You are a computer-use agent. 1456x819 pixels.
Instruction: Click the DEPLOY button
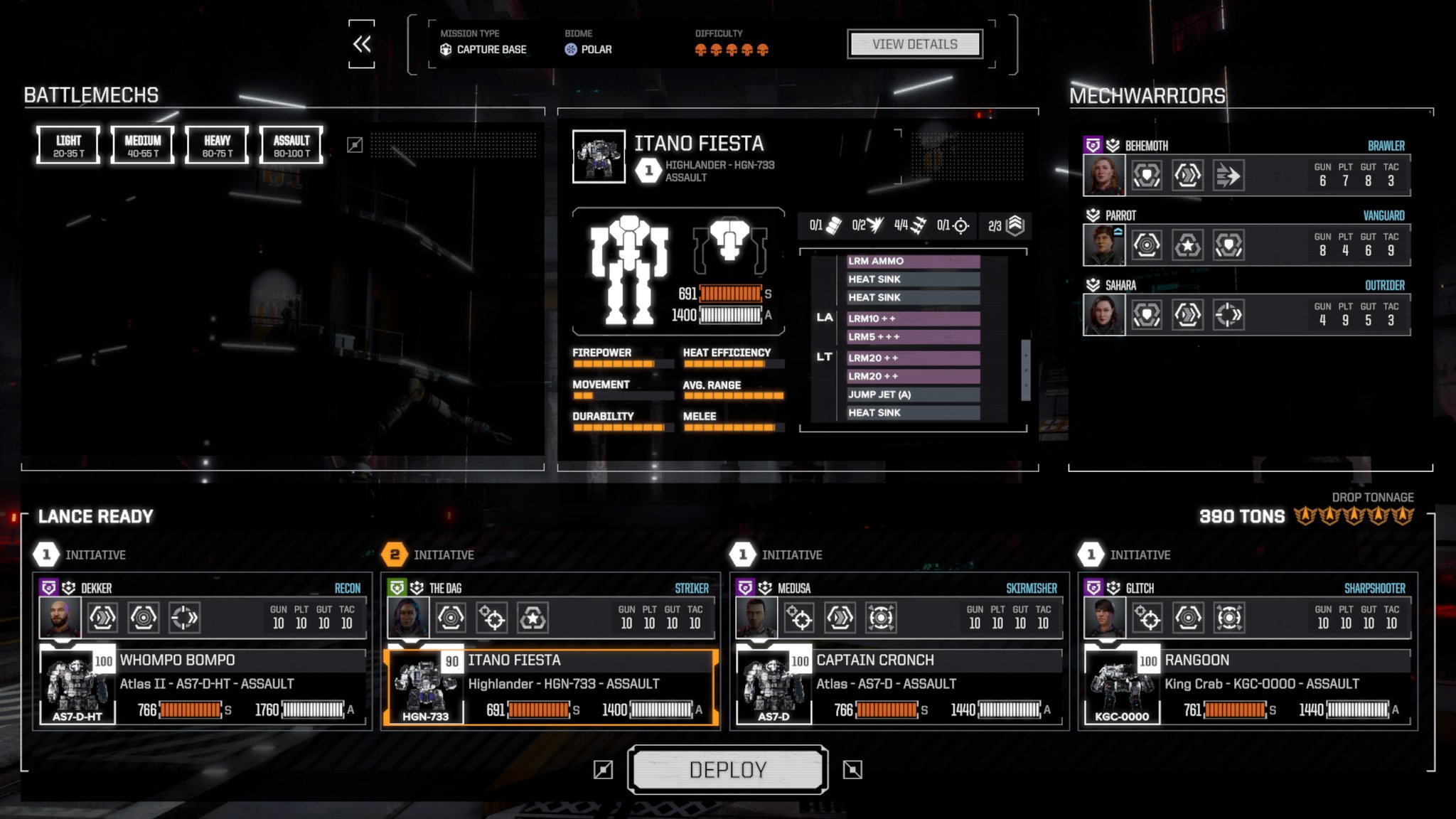pos(727,769)
